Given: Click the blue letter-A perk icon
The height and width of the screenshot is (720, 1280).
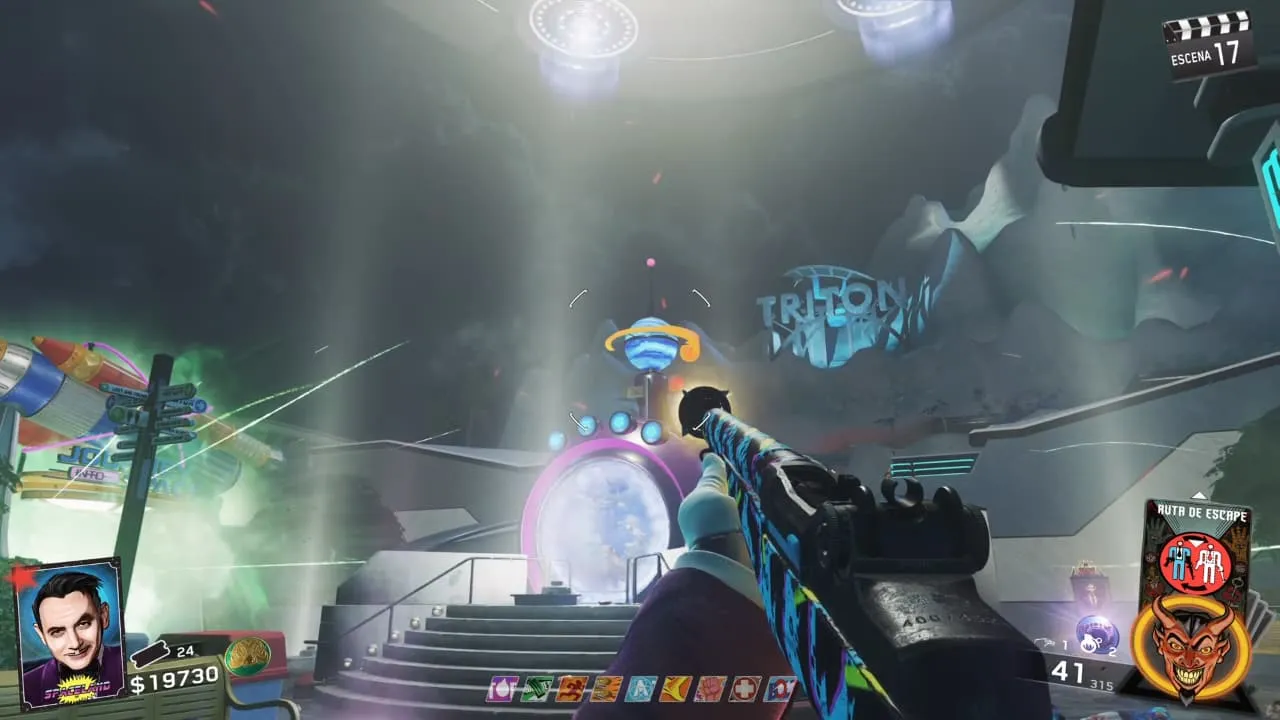Looking at the screenshot, I should 640,688.
